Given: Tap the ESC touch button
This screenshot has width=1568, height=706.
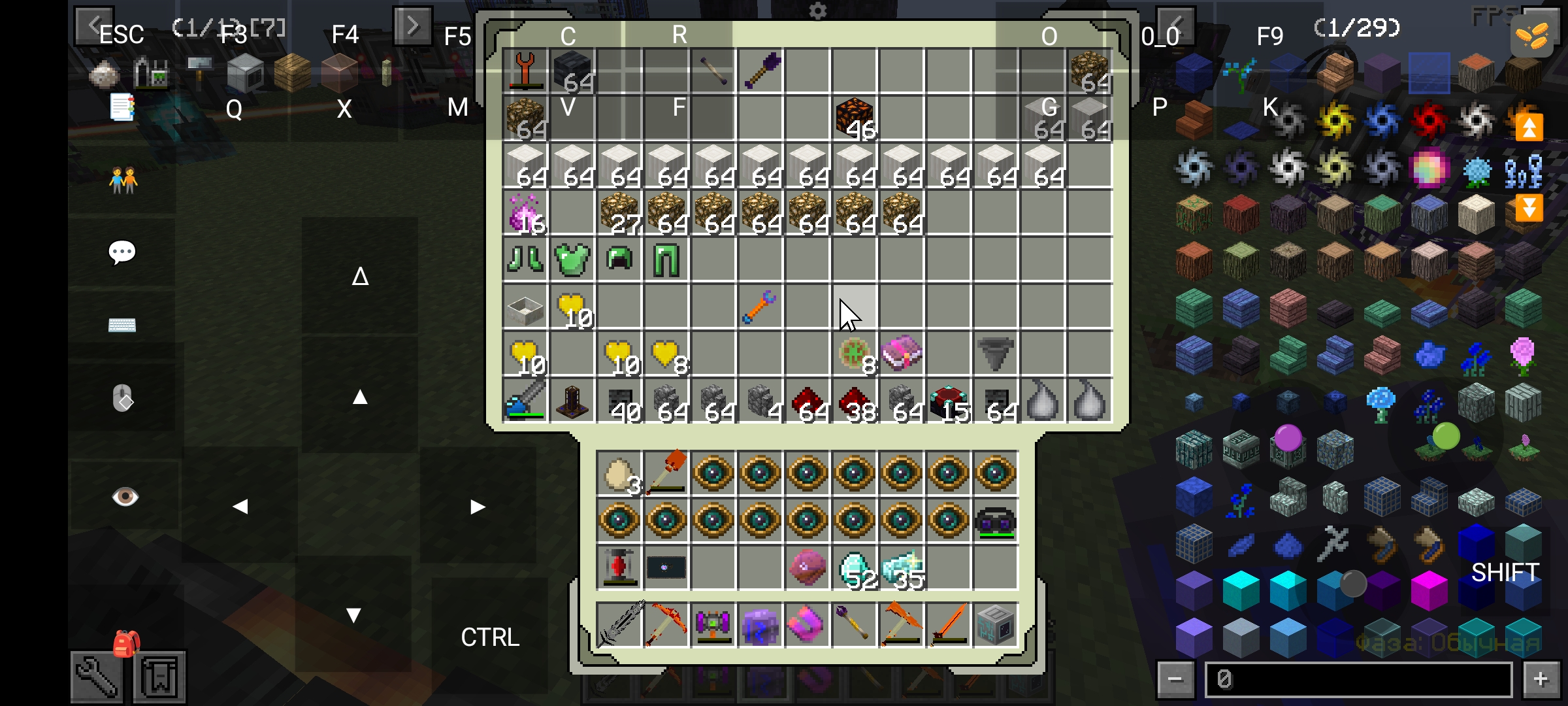Looking at the screenshot, I should 121,35.
